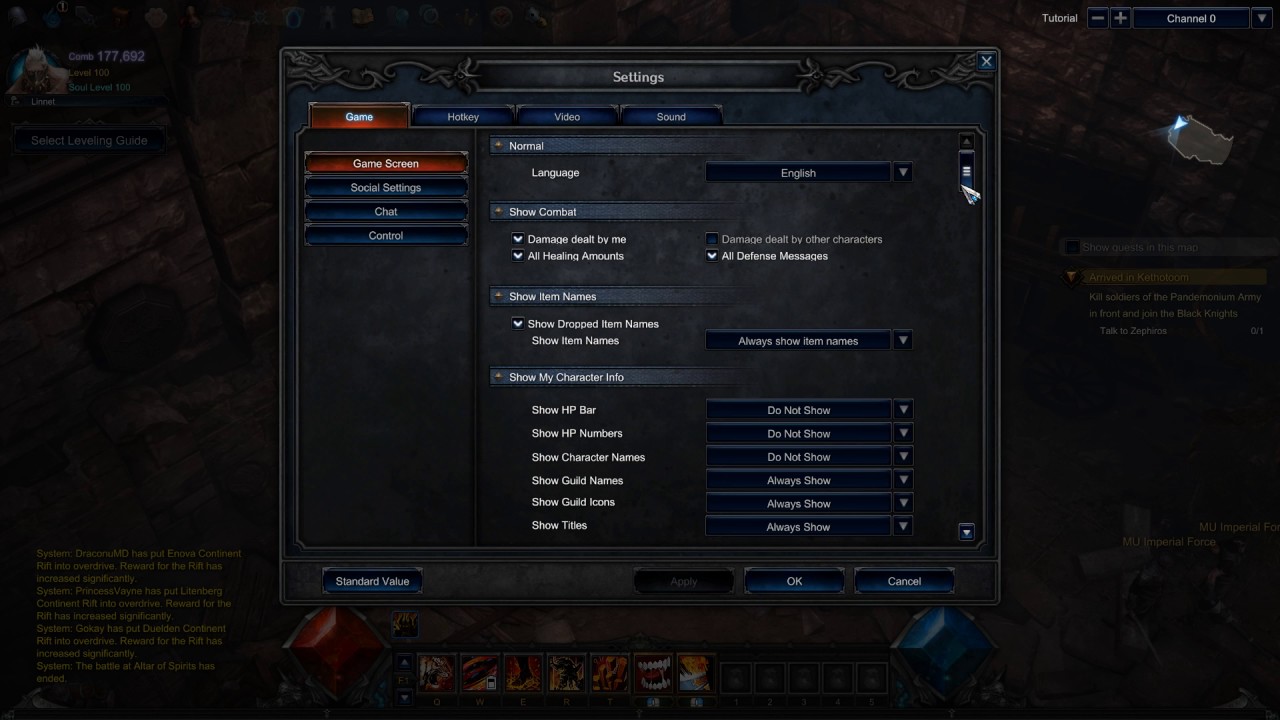Select the fanged bite skill on the hotbar
1280x720 pixels.
pyautogui.click(x=652, y=673)
